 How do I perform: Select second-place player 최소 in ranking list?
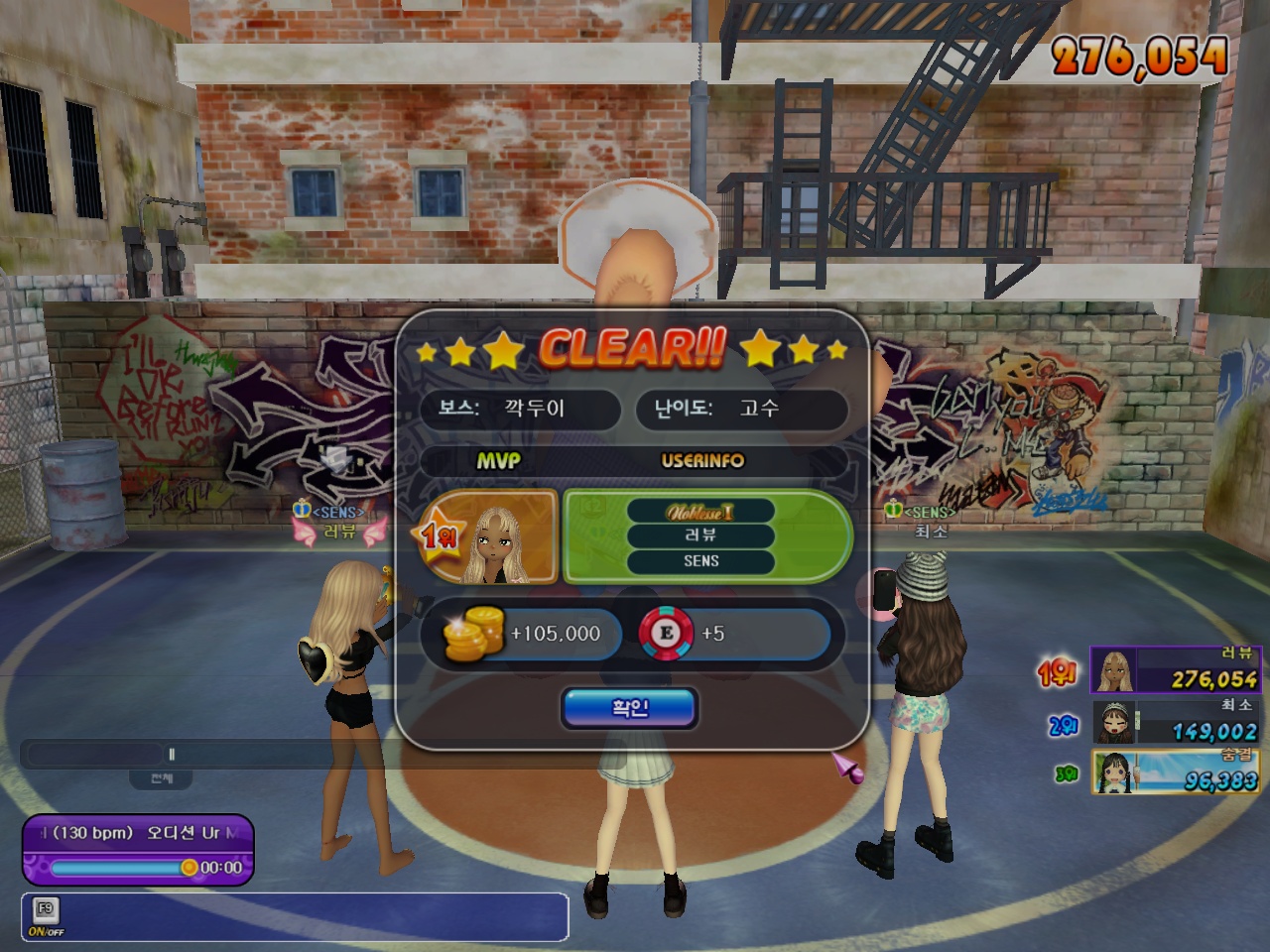pos(1175,722)
